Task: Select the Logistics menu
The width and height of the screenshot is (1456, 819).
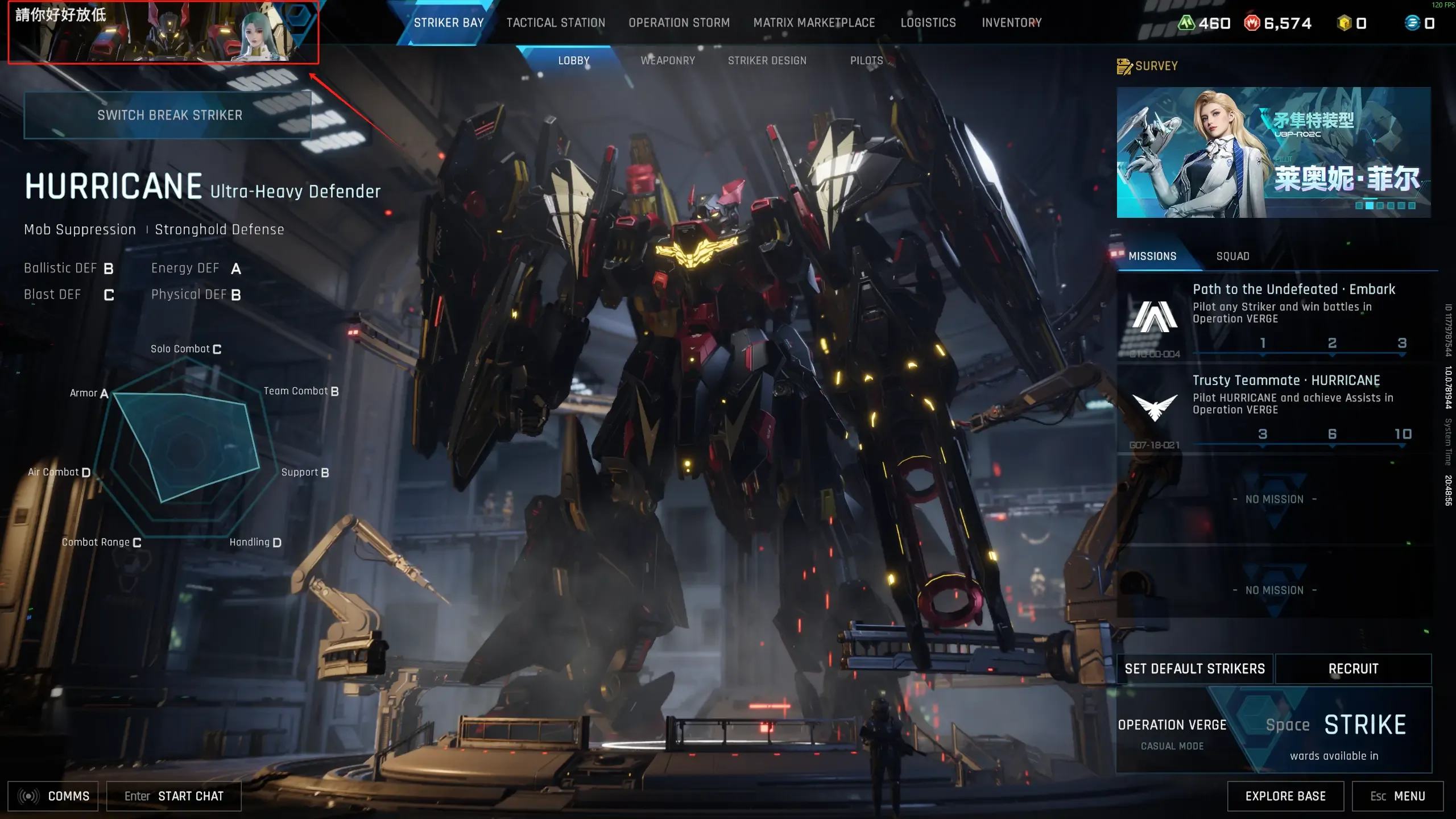Action: tap(928, 23)
